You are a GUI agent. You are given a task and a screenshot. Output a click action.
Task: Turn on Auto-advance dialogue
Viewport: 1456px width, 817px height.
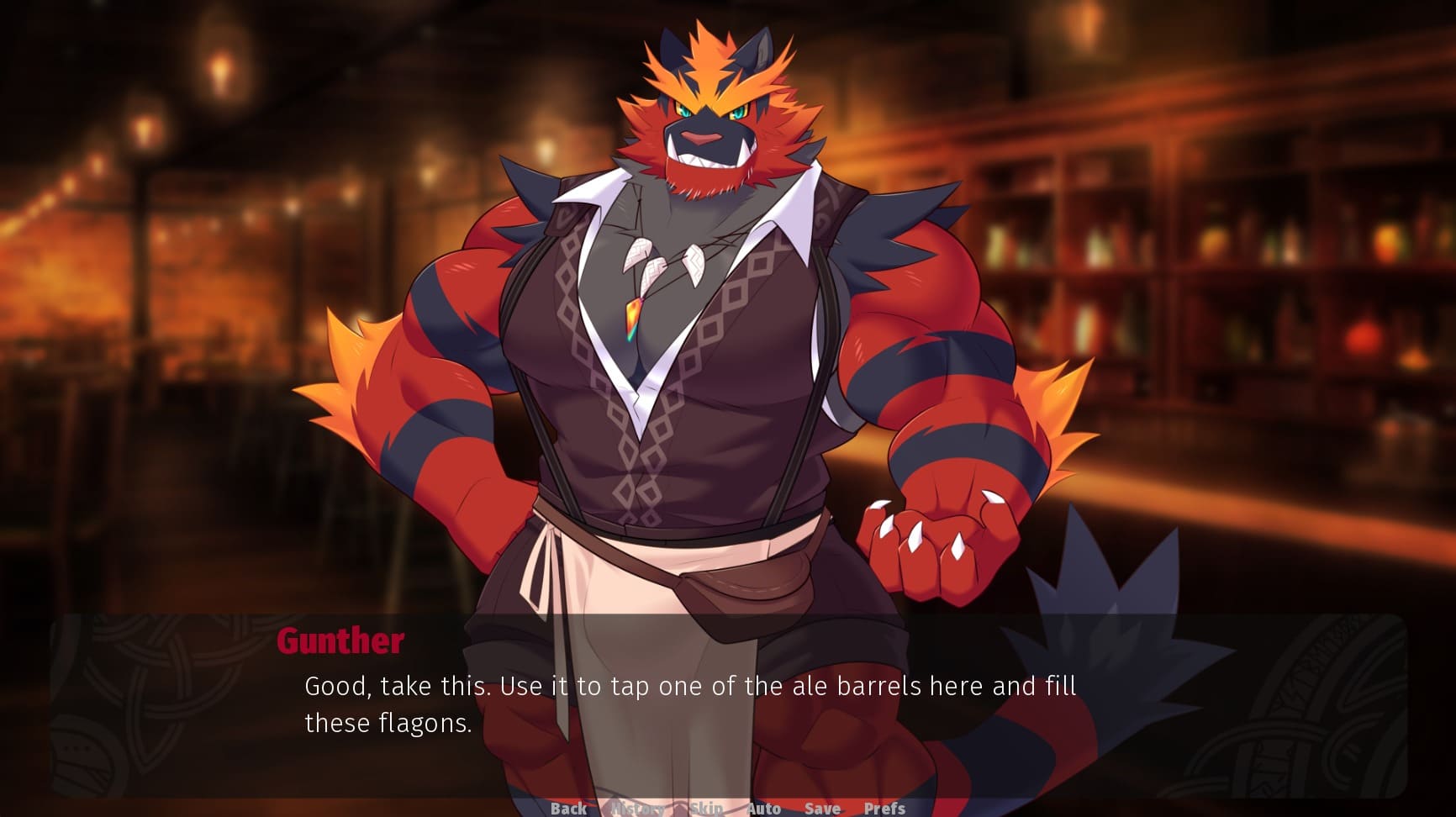(763, 809)
